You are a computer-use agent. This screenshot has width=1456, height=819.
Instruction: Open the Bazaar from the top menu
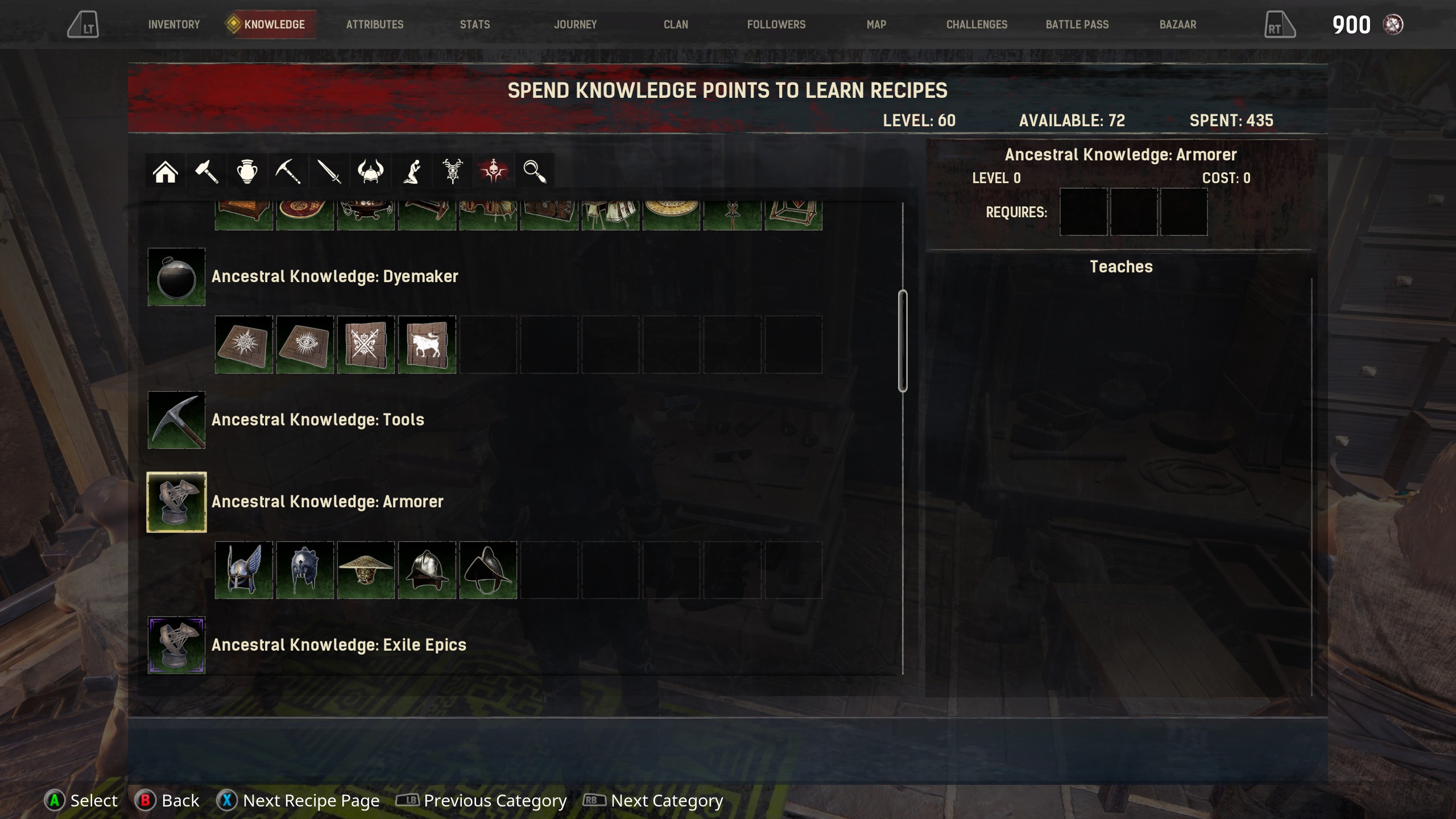(1177, 24)
